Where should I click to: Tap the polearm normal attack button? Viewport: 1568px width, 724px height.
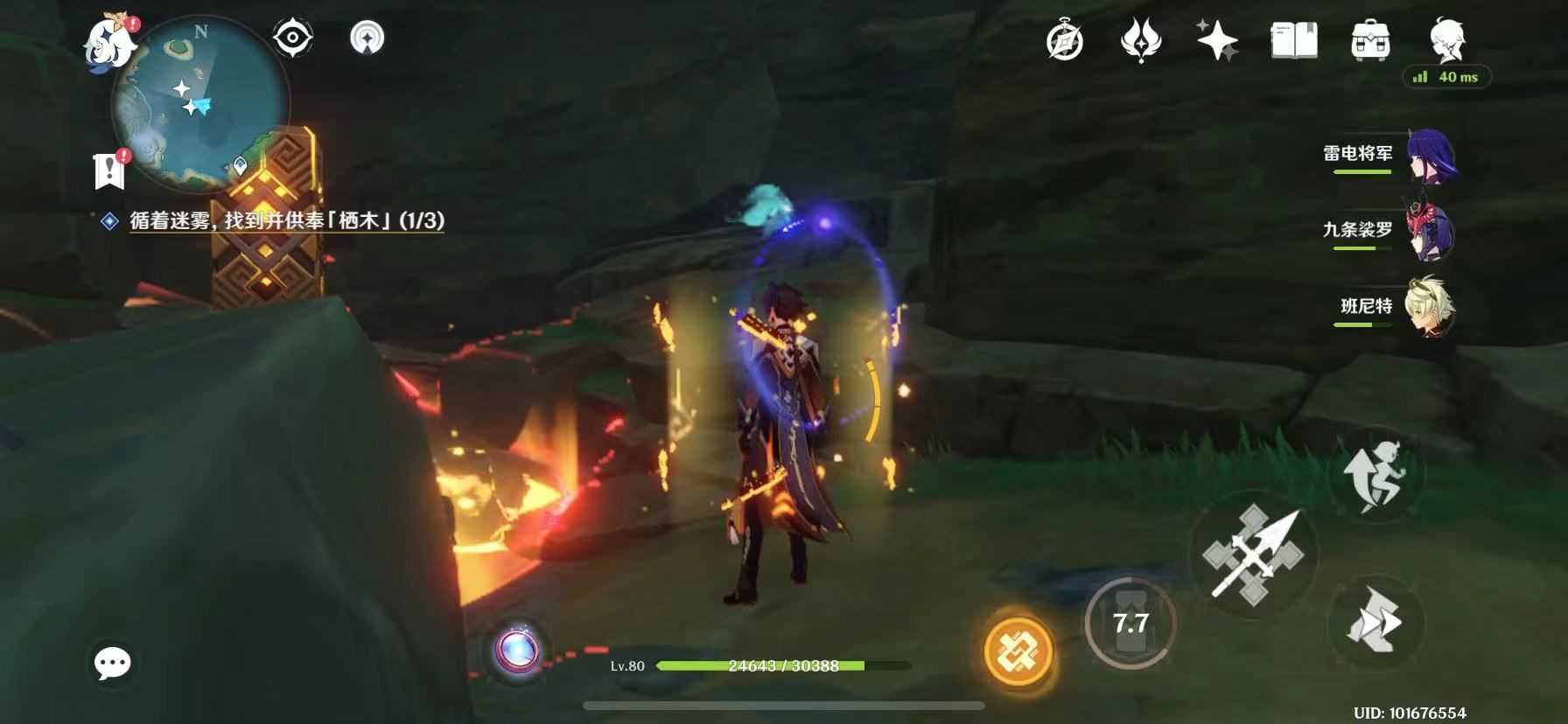click(1253, 554)
